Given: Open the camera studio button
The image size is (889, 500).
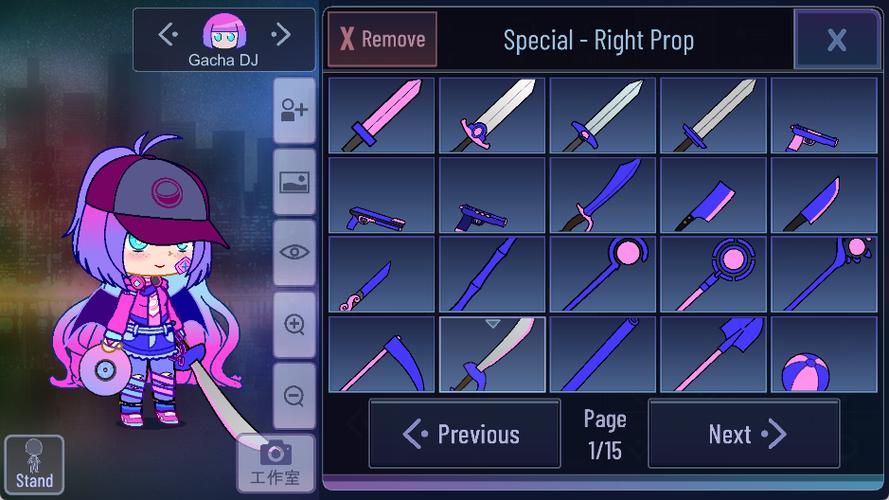Looking at the screenshot, I should (x=275, y=462).
